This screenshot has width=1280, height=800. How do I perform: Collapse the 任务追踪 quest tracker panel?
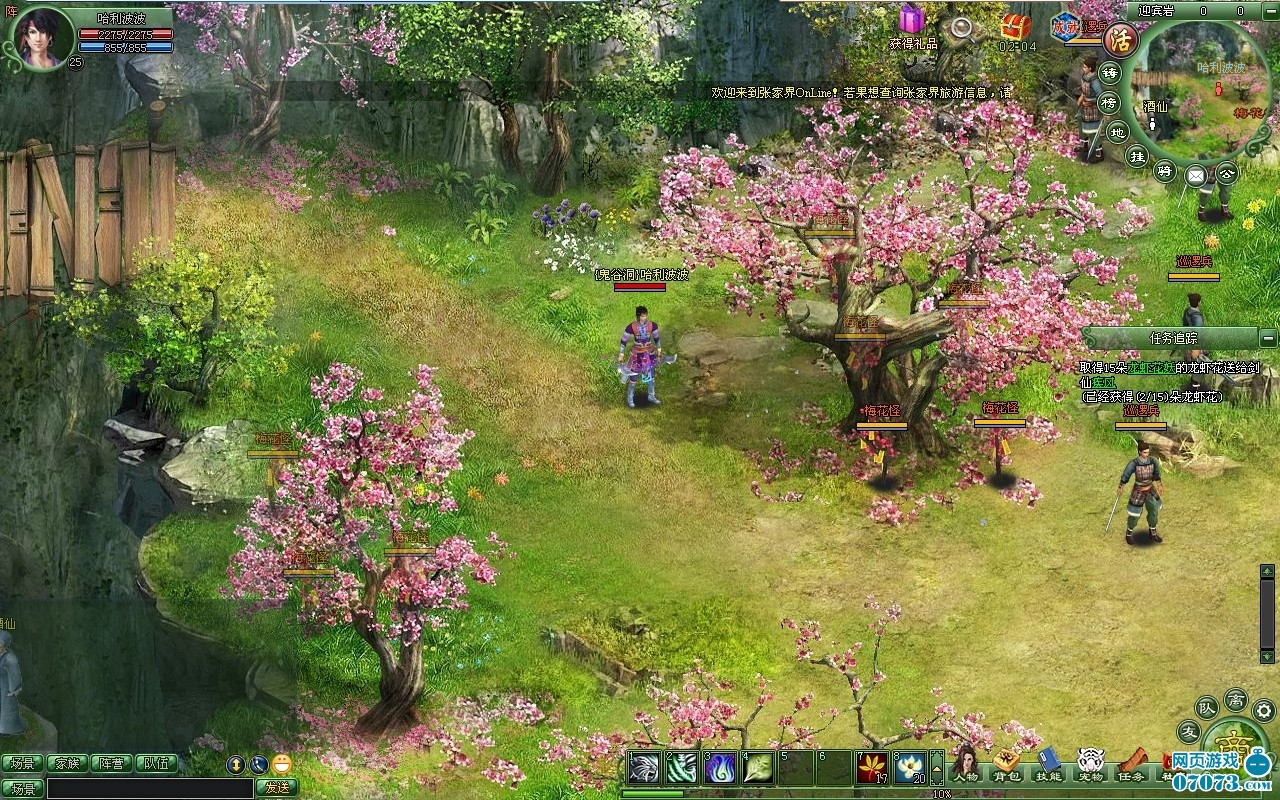1268,338
